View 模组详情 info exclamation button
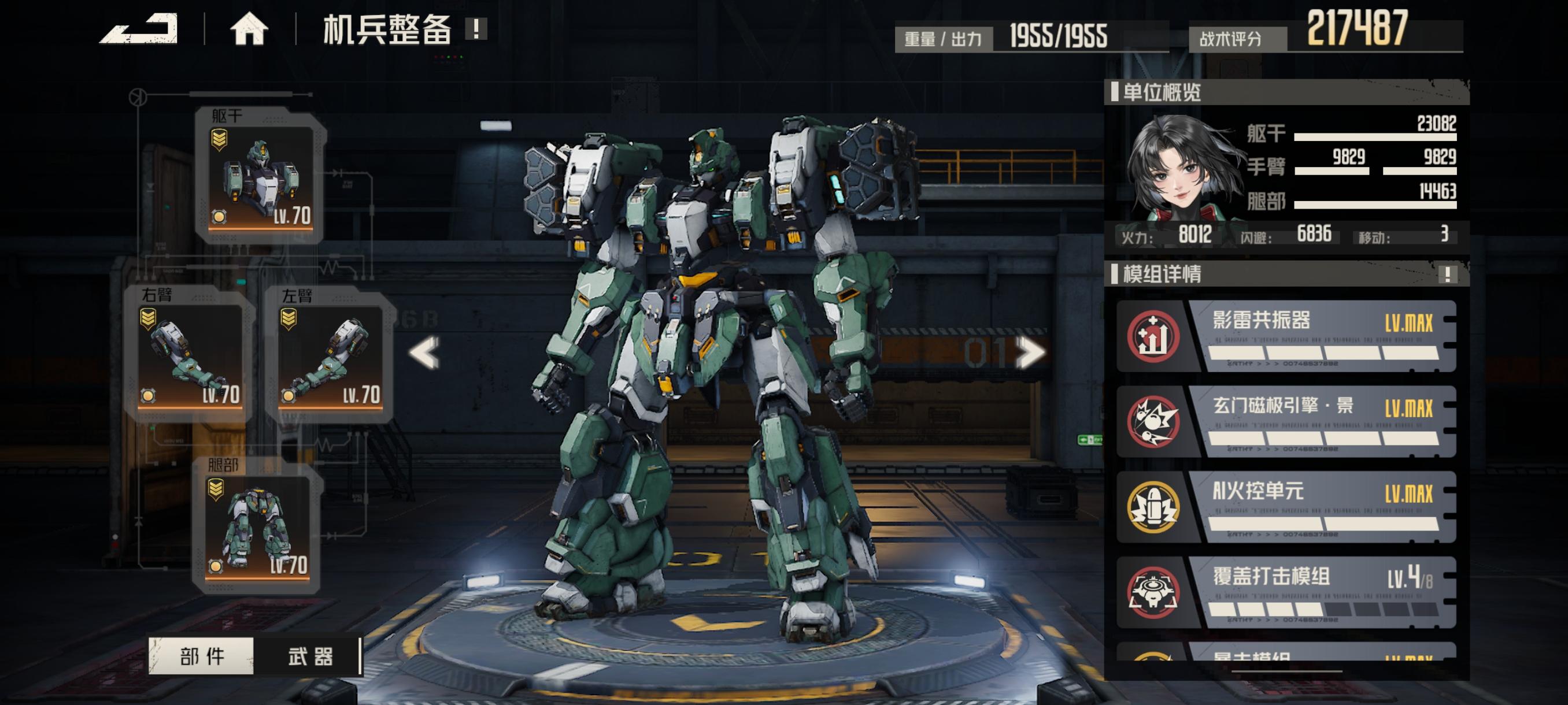This screenshot has width=1568, height=705. [x=1448, y=274]
